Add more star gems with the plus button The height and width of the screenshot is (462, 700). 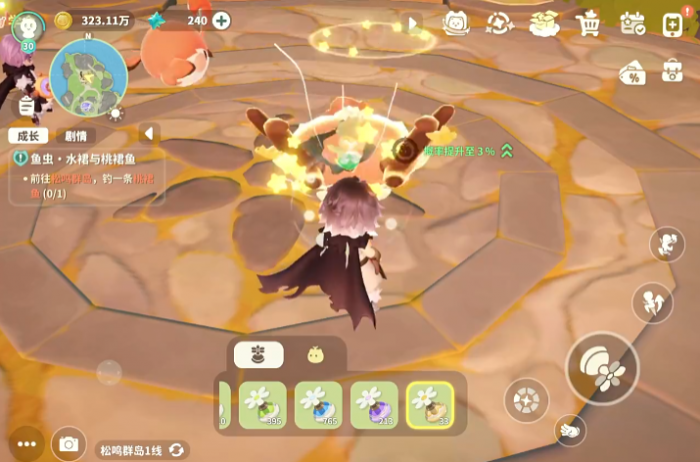(221, 20)
